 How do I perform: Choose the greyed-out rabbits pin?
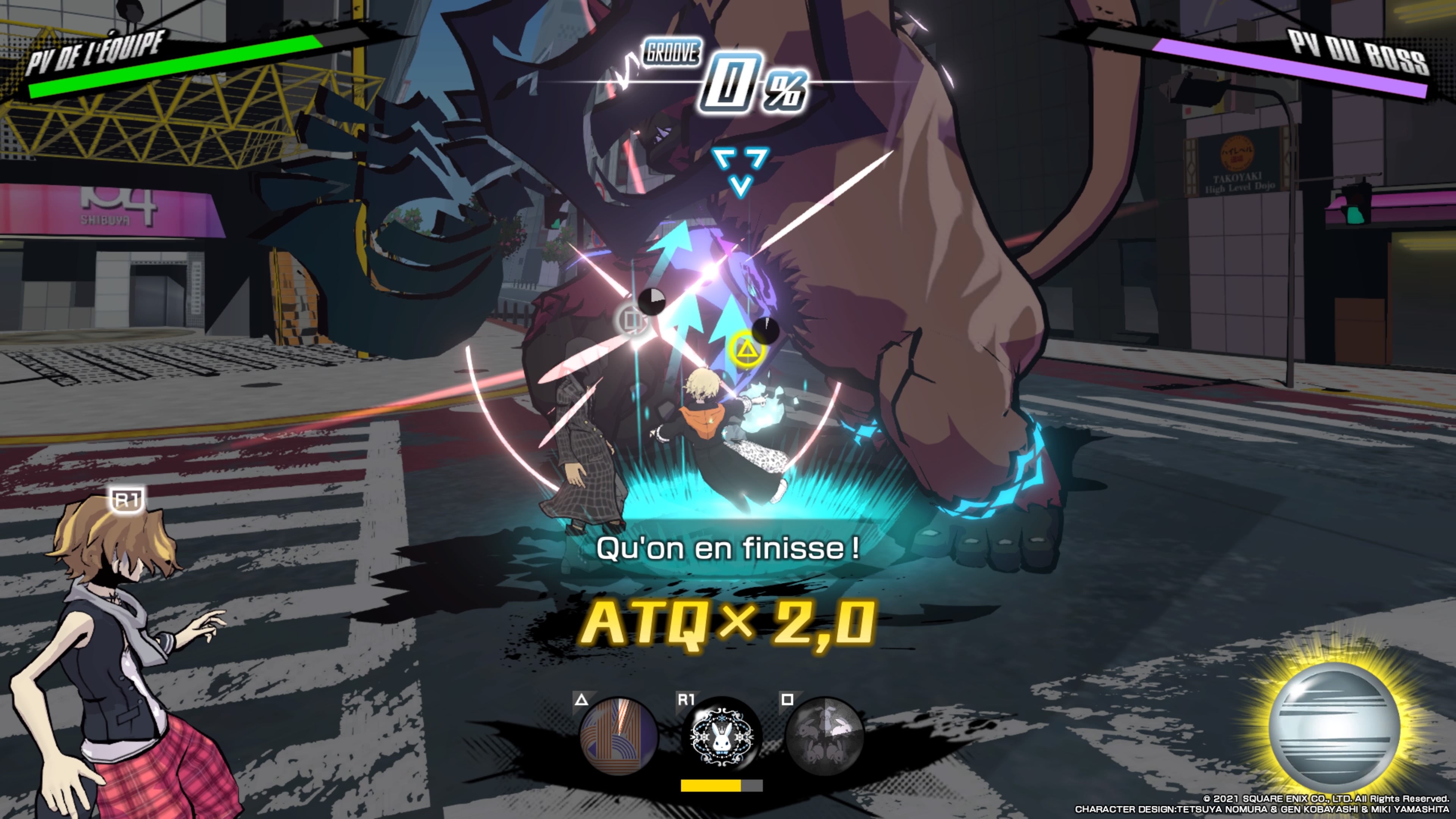824,736
